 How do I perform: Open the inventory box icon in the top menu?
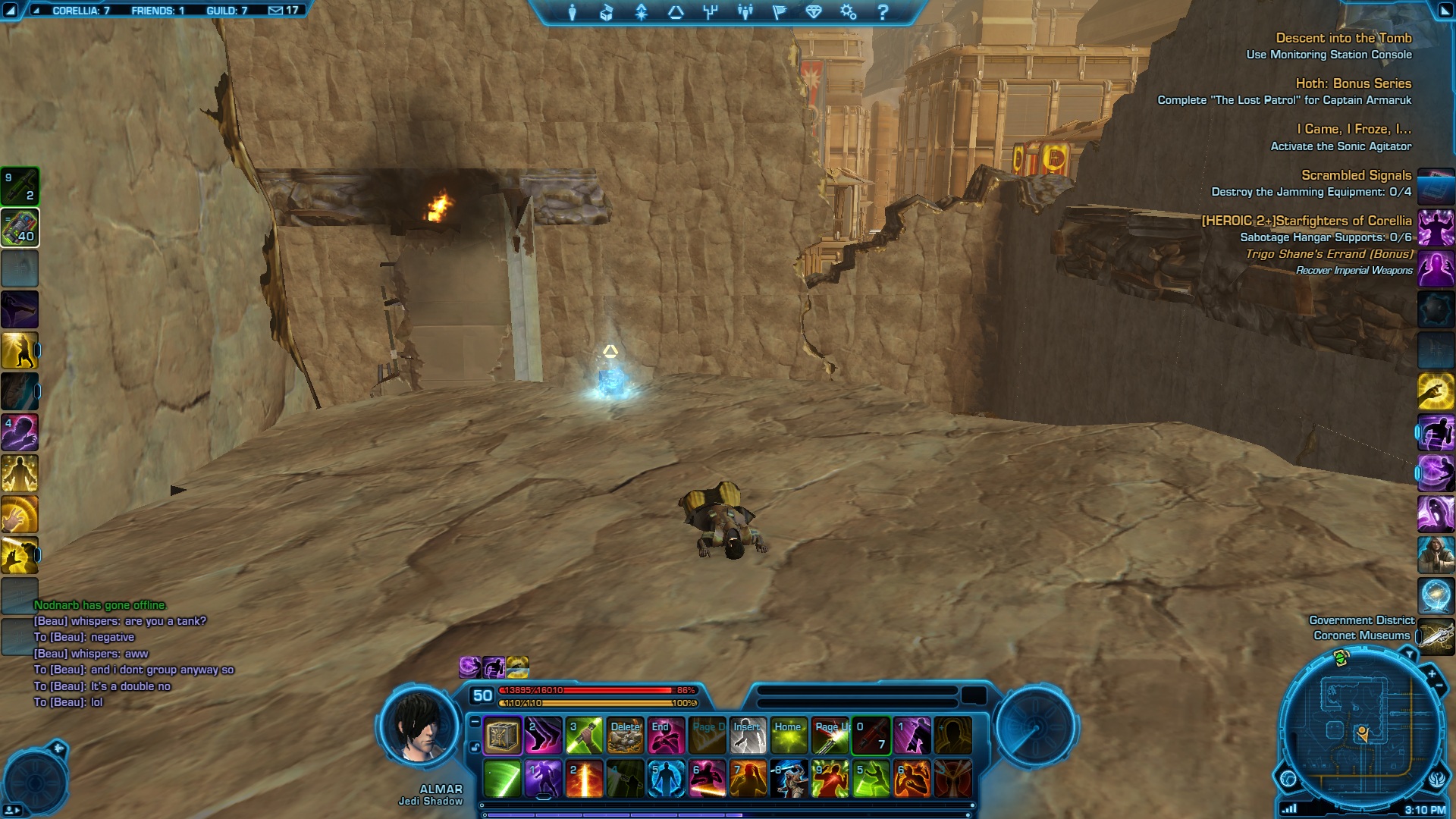tap(606, 12)
